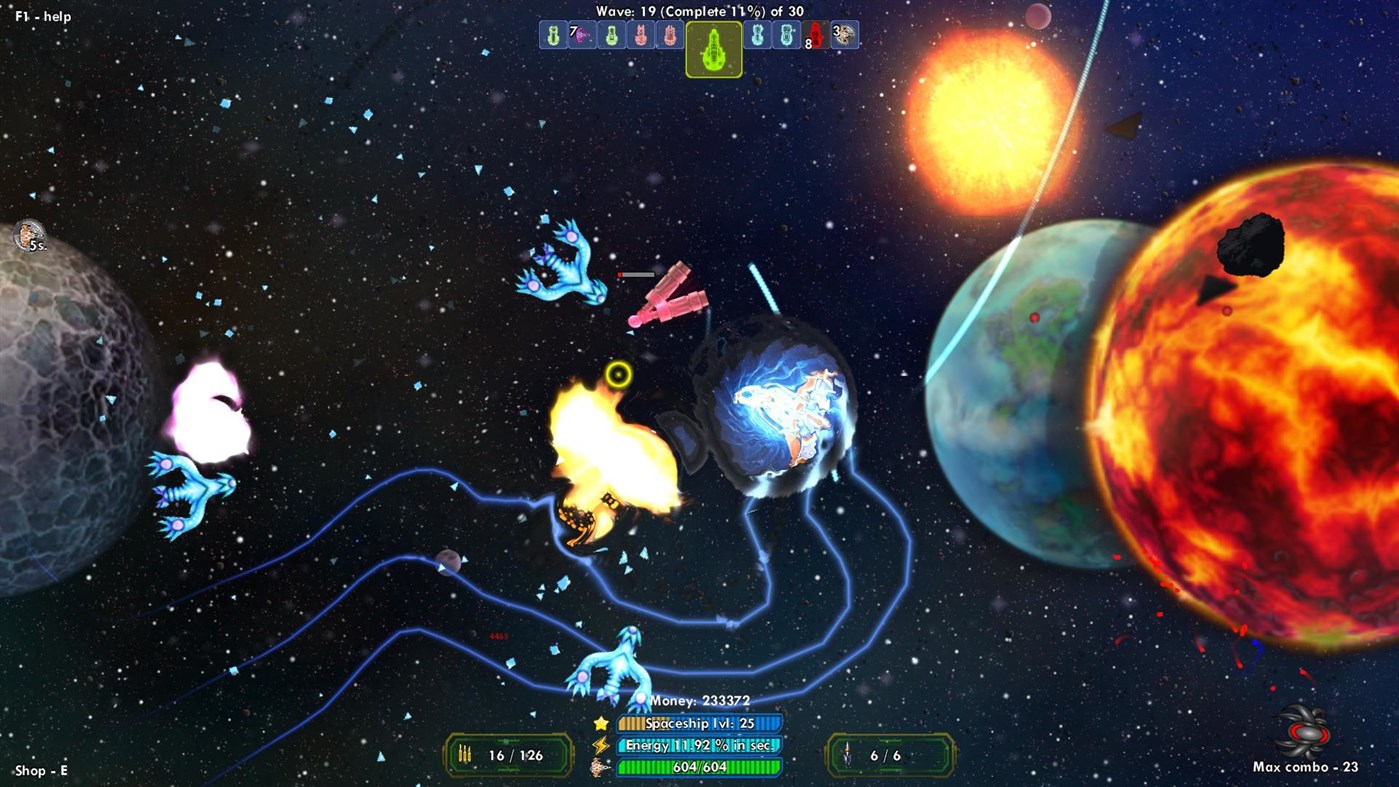The image size is (1399, 787).
Task: Select the purple weapon with 7 charges
Action: click(x=580, y=35)
